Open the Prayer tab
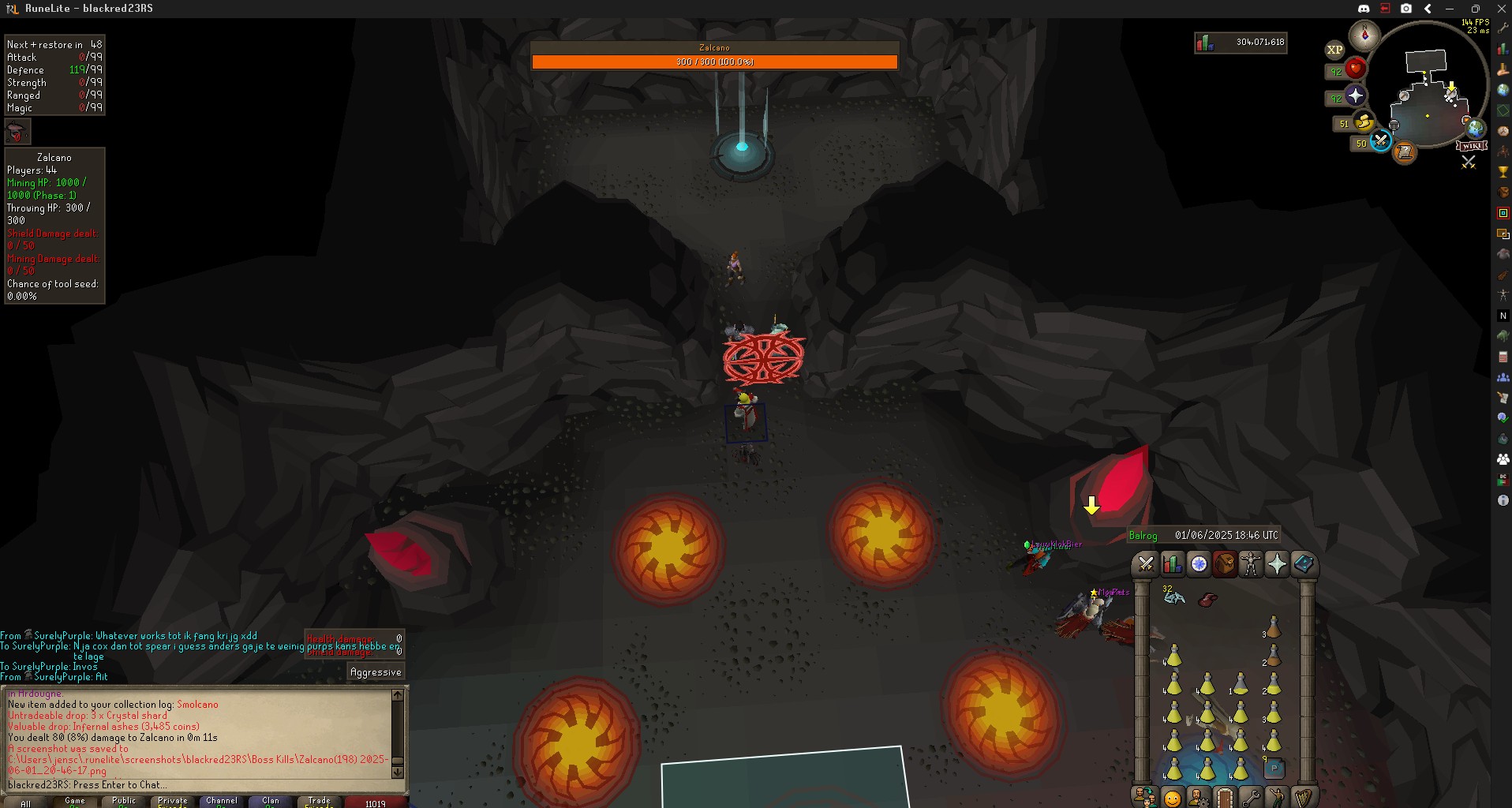Viewport: 1512px width, 808px height. coord(1277,564)
